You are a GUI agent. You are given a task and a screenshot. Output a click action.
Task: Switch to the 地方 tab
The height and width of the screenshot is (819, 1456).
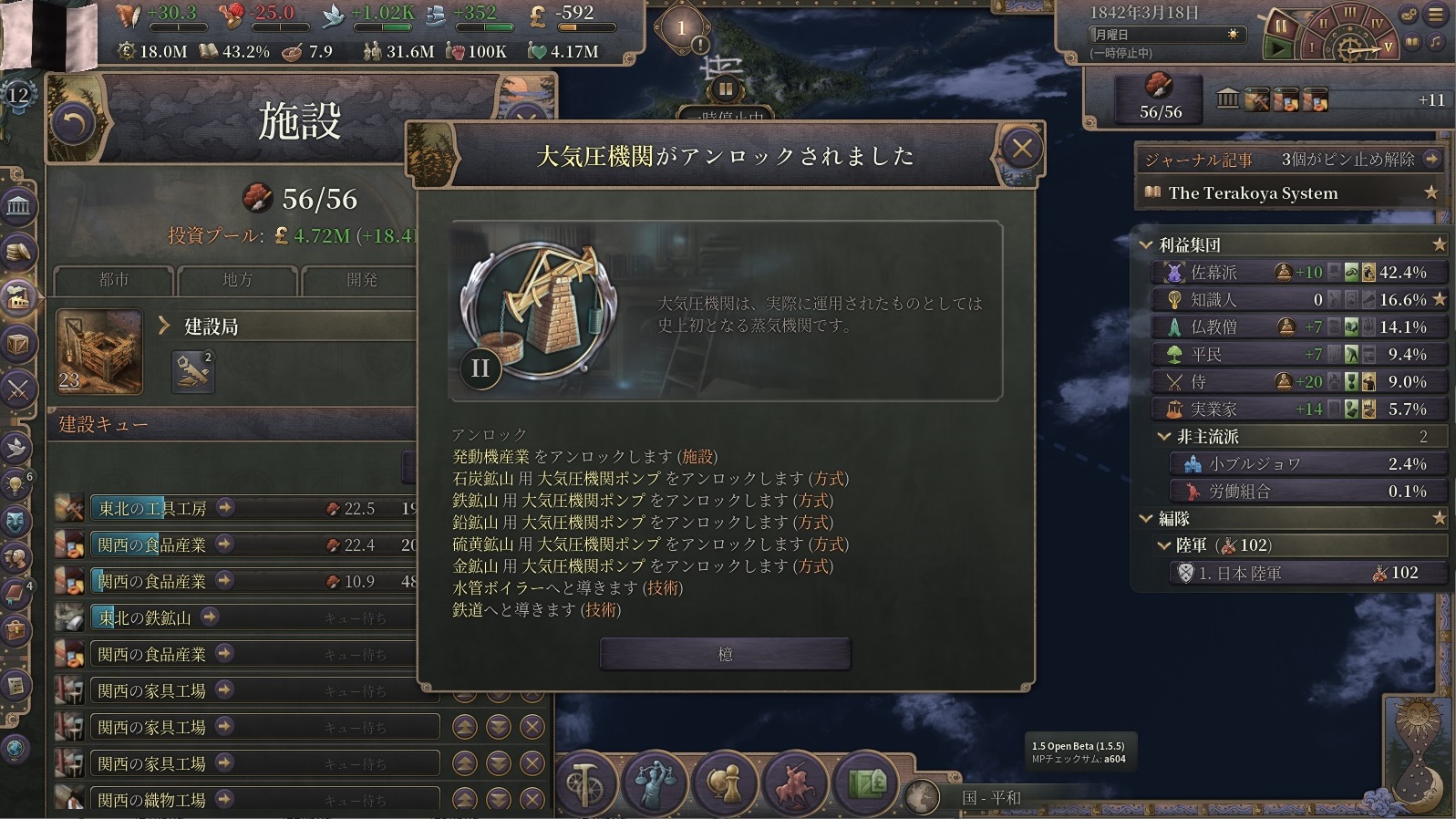[x=237, y=280]
